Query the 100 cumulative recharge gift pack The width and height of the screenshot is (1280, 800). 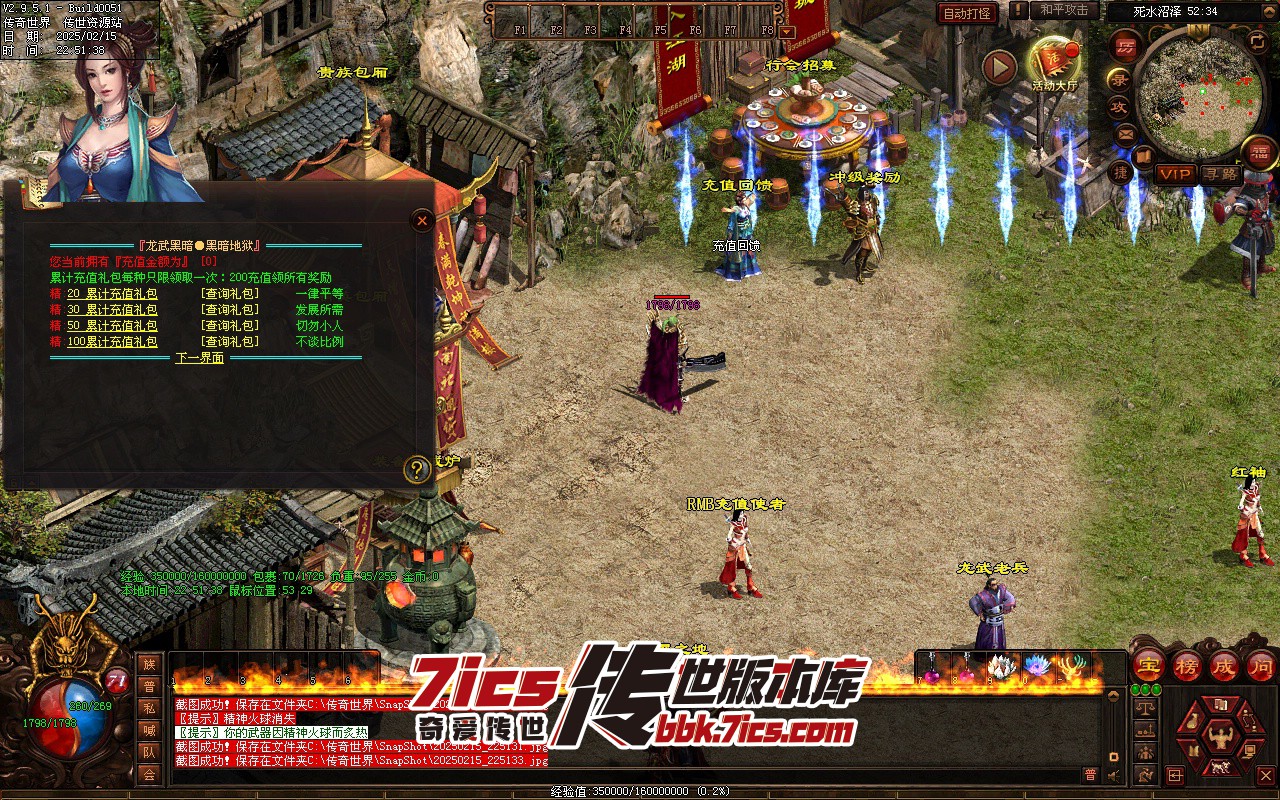tap(229, 342)
